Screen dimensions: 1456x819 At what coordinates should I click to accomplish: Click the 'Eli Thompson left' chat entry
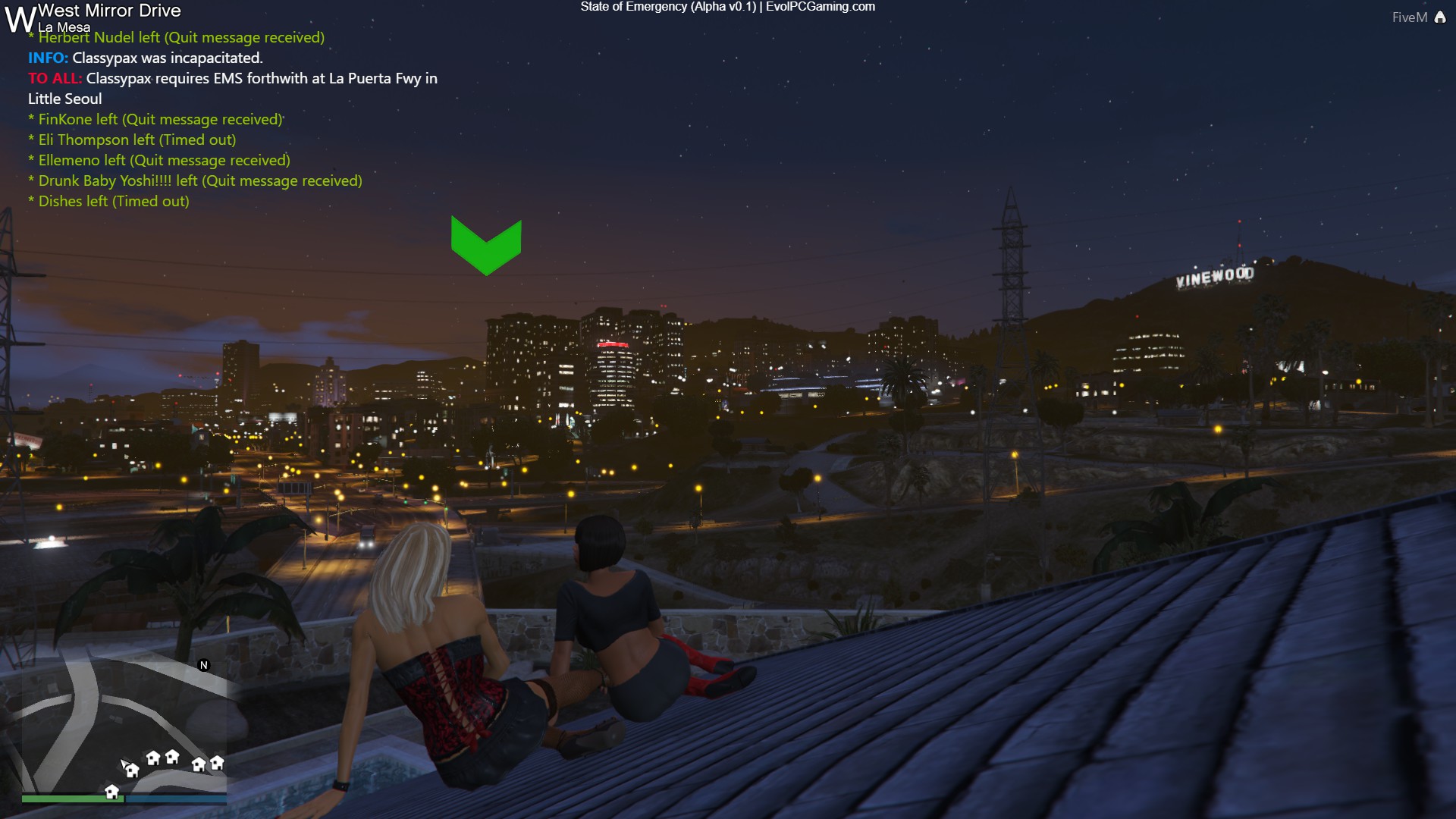point(132,140)
